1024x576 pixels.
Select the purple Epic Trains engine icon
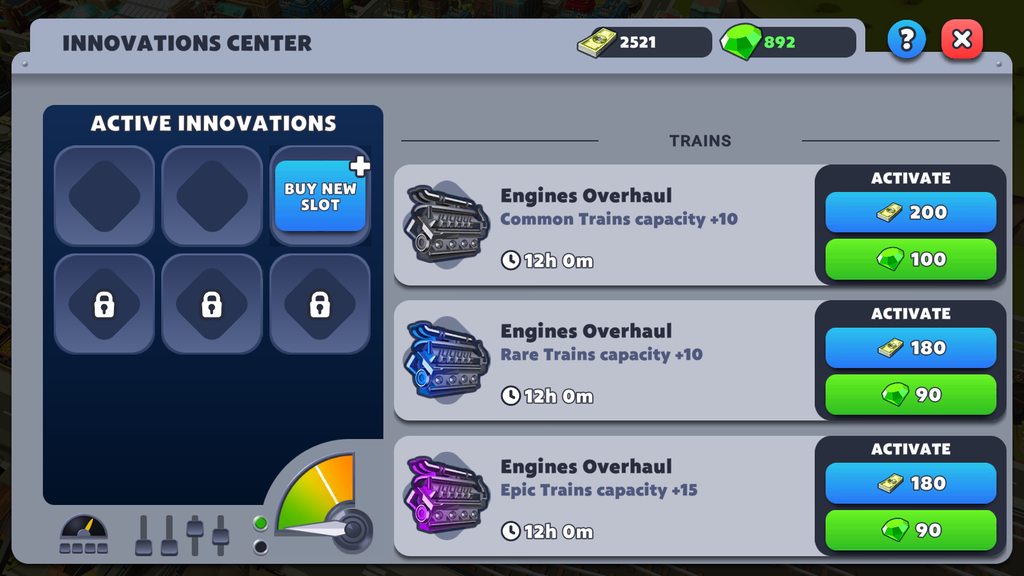(x=447, y=495)
